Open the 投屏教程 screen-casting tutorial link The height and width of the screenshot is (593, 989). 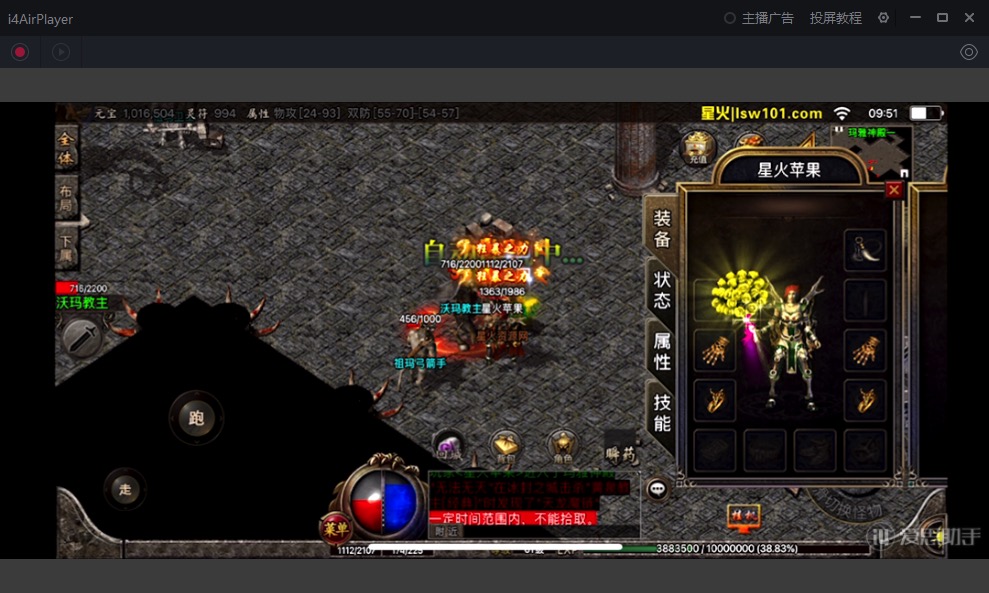[835, 18]
